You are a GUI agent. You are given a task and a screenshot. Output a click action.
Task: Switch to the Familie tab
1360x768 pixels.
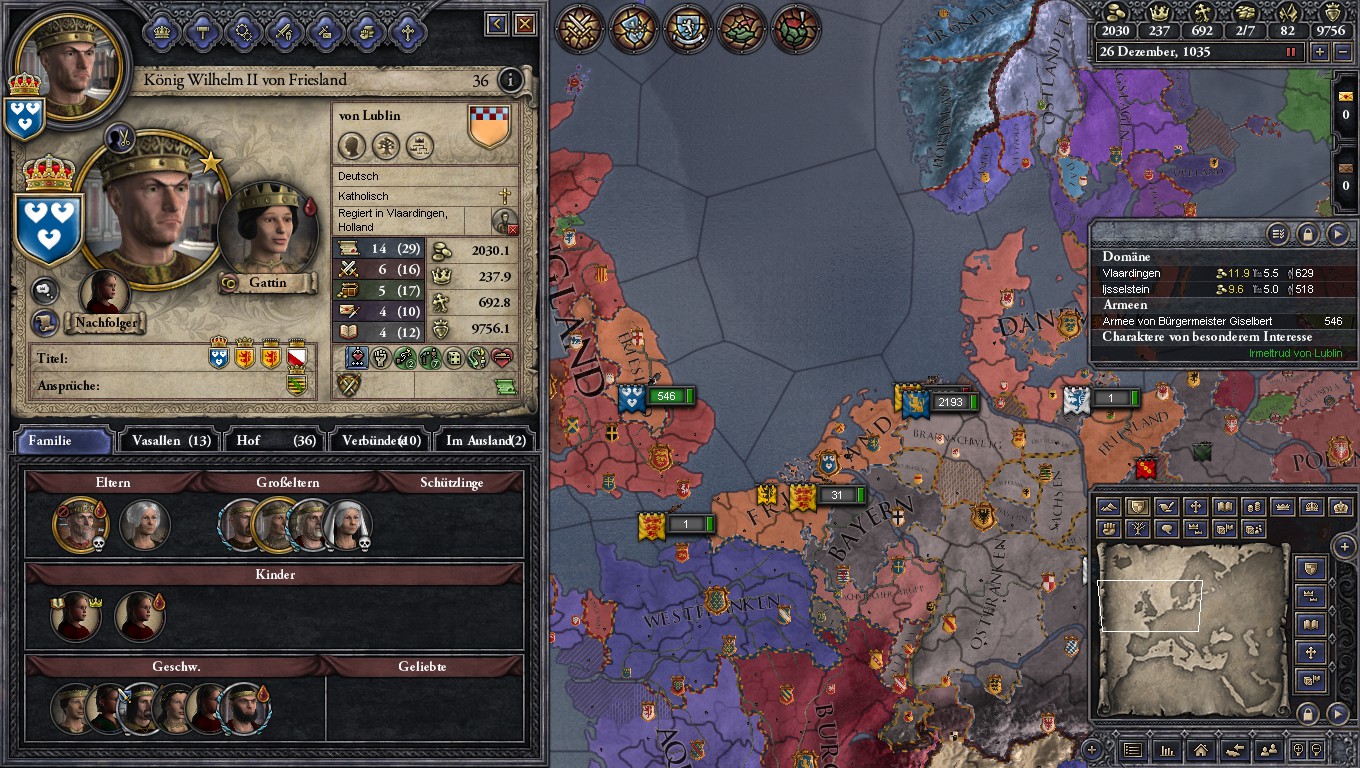63,440
